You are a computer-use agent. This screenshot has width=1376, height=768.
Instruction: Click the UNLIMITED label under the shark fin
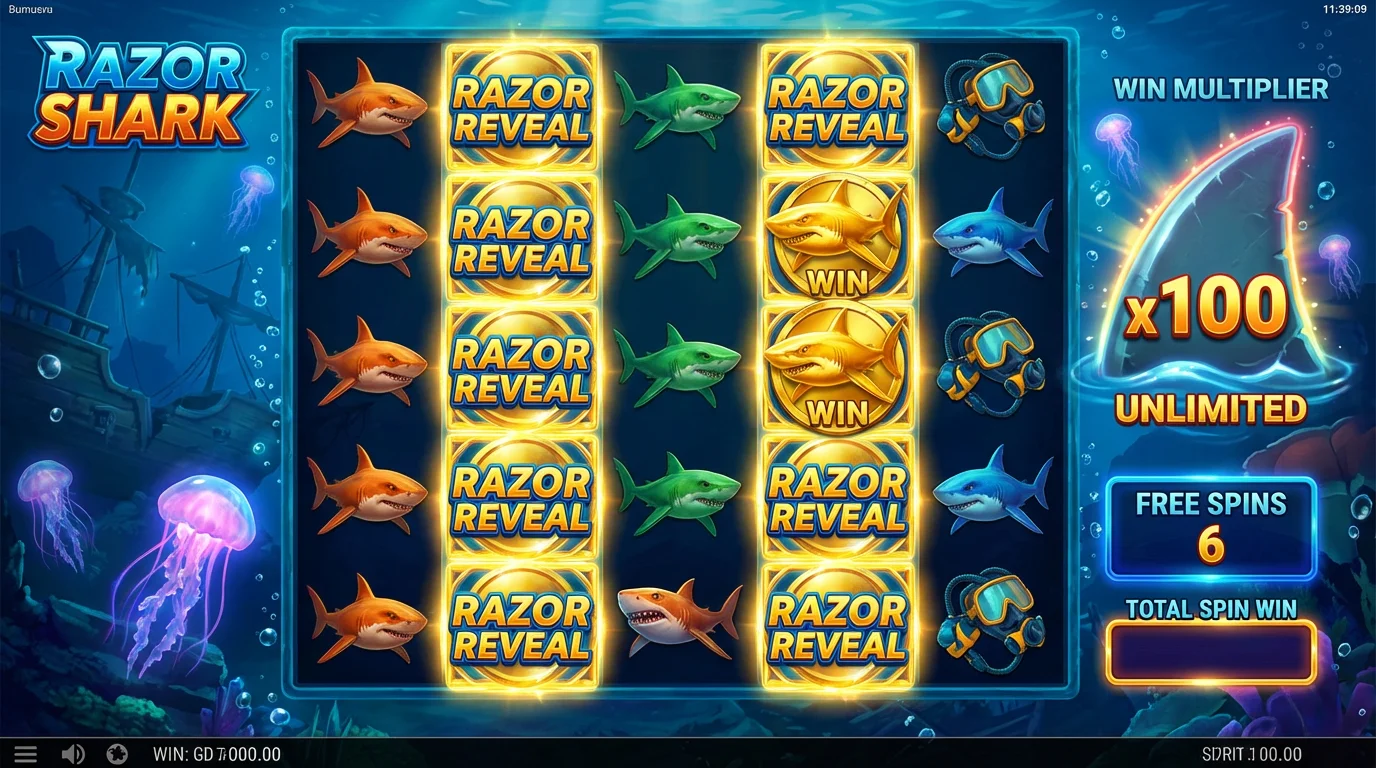click(x=1213, y=408)
